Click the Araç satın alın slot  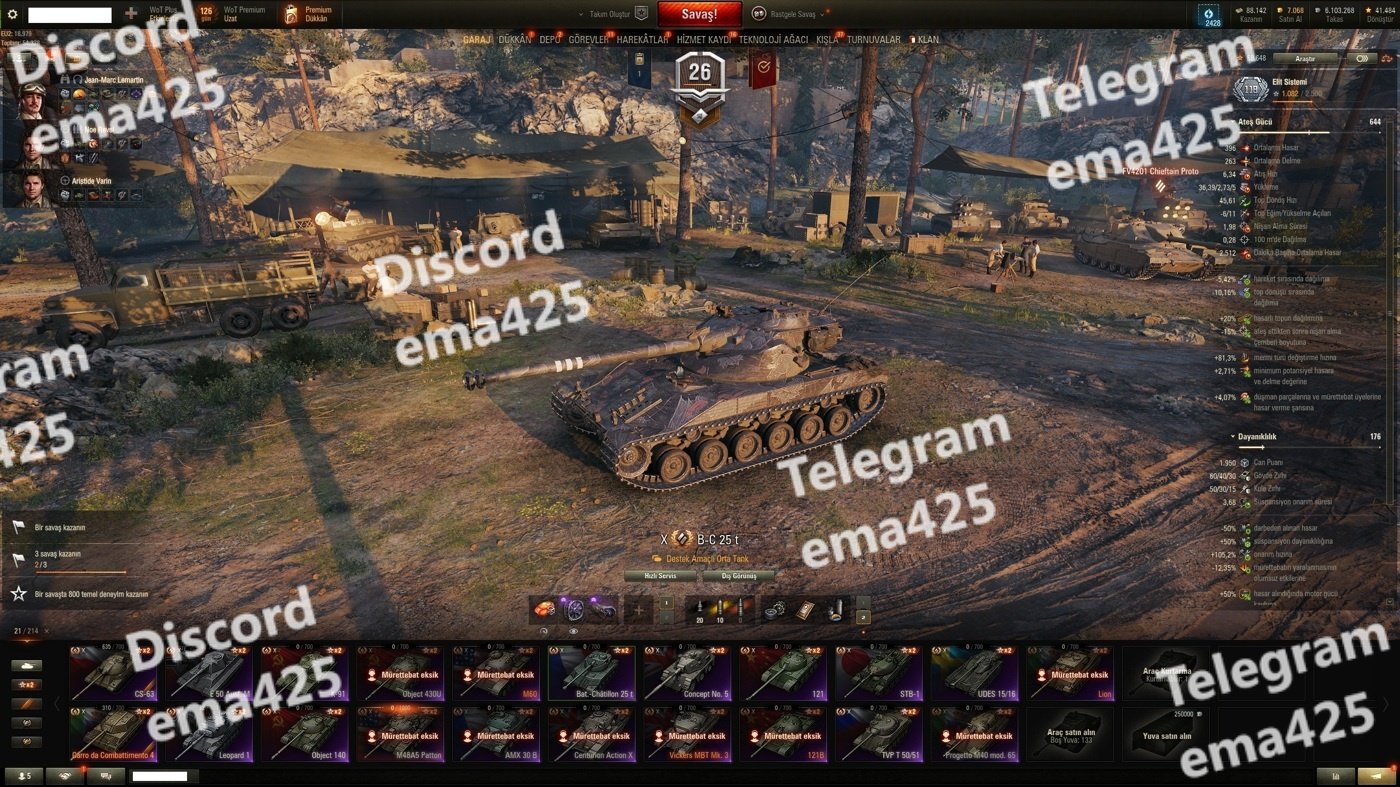1069,734
